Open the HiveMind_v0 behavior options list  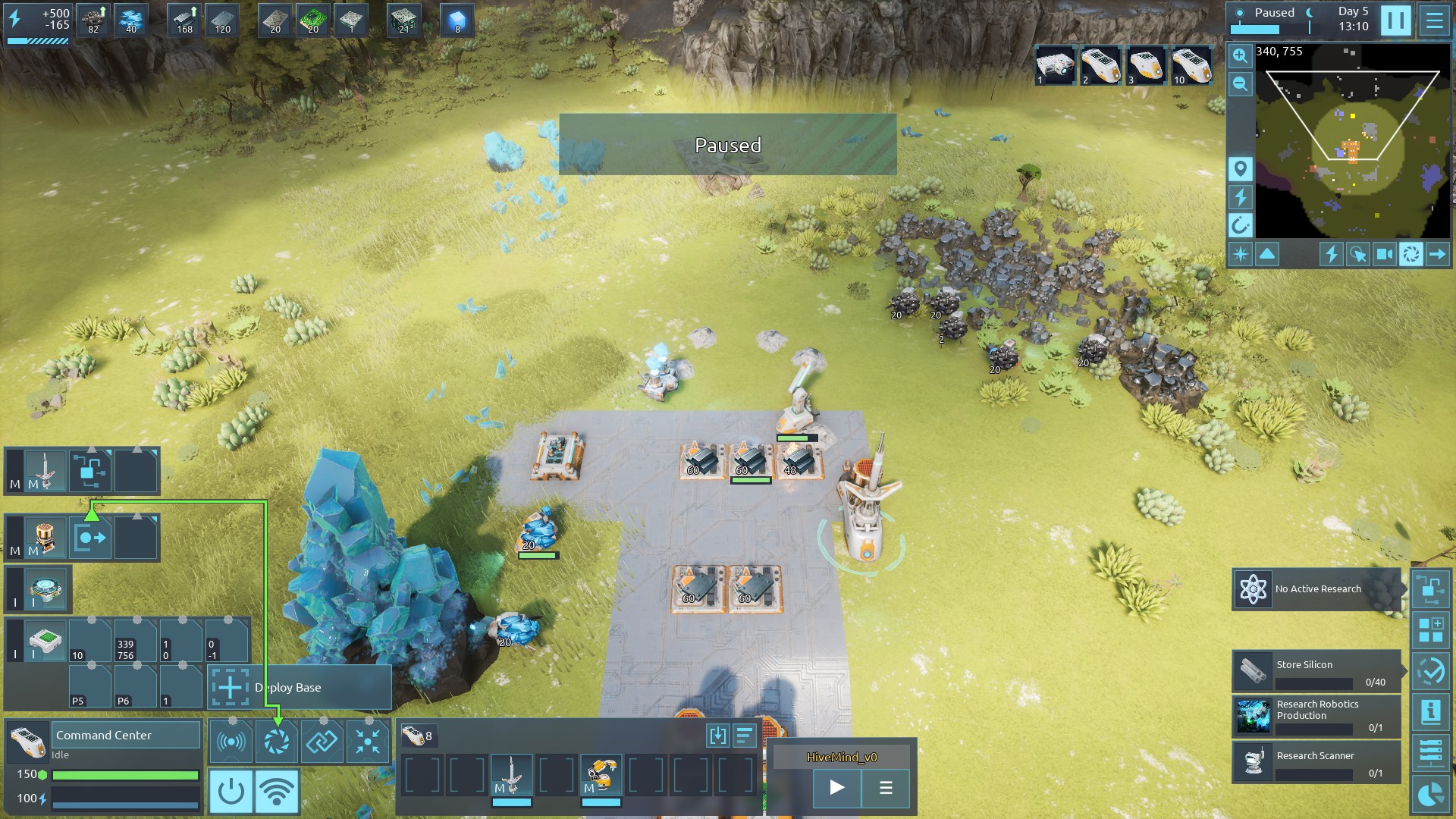point(885,788)
